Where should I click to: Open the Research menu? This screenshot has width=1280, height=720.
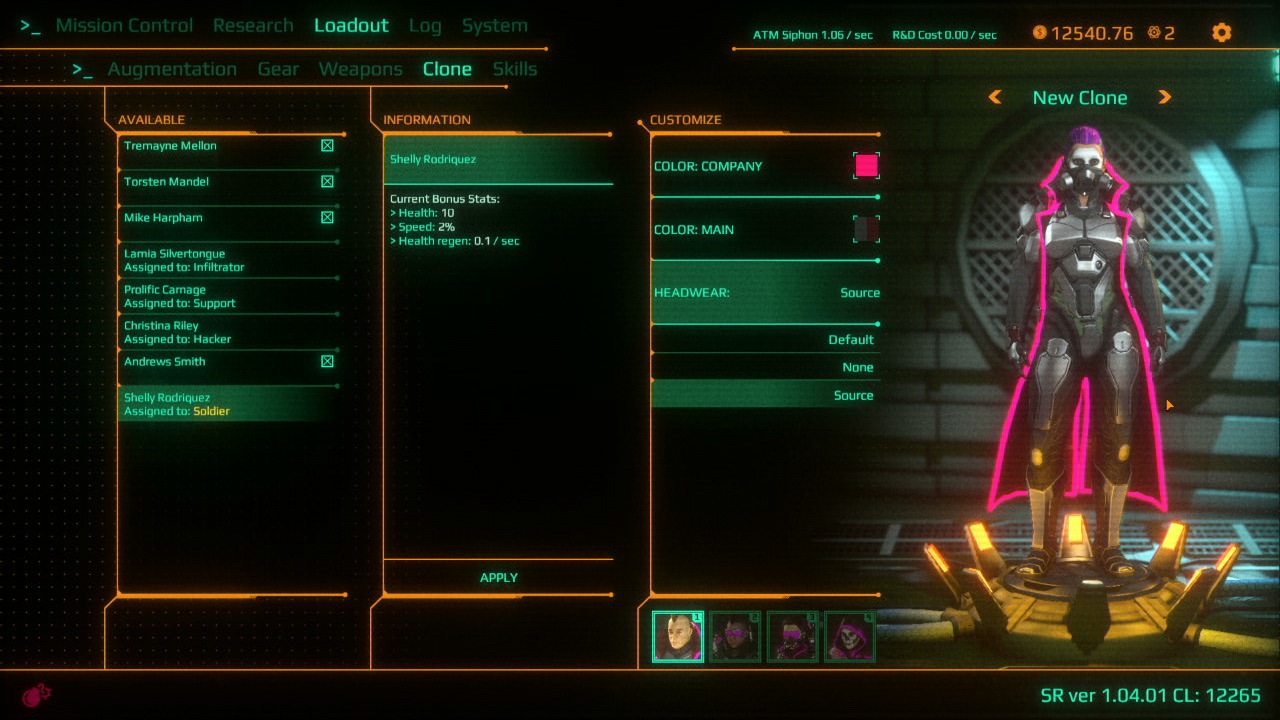click(253, 25)
